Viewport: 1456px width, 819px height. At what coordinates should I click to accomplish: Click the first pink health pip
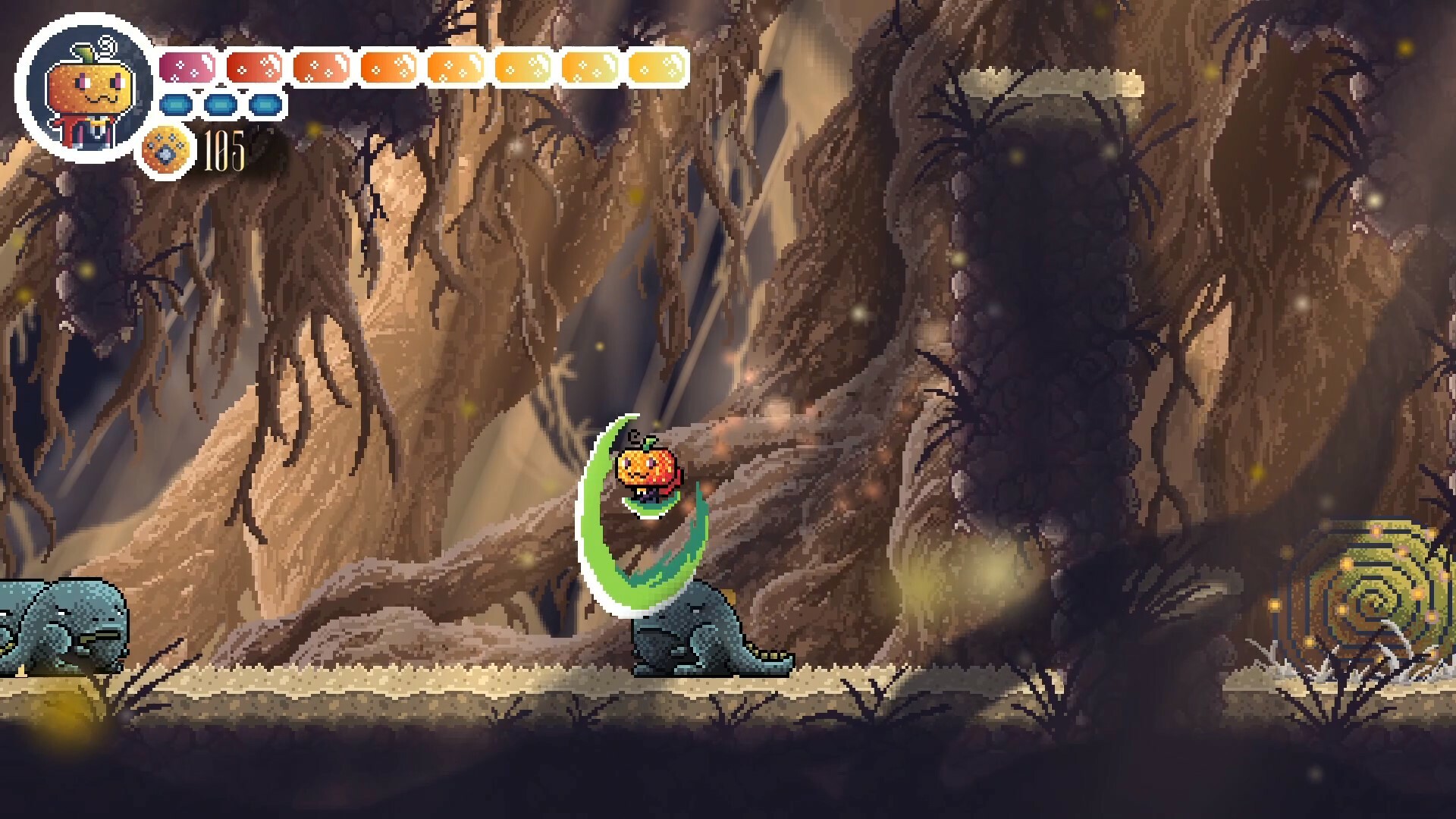pos(186,67)
